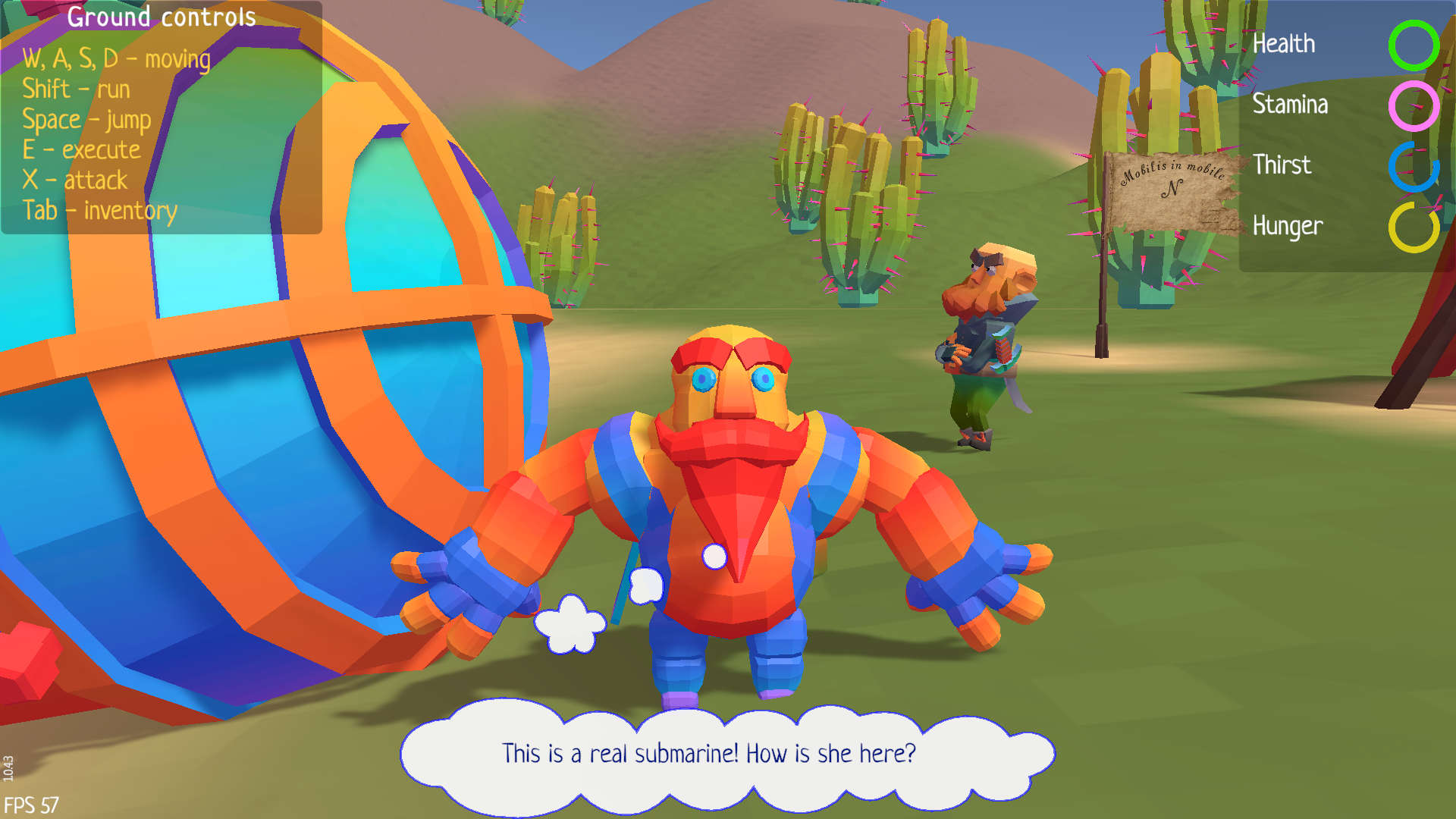
Task: Select the 'Tab - inventory' control entry
Action: pos(100,210)
